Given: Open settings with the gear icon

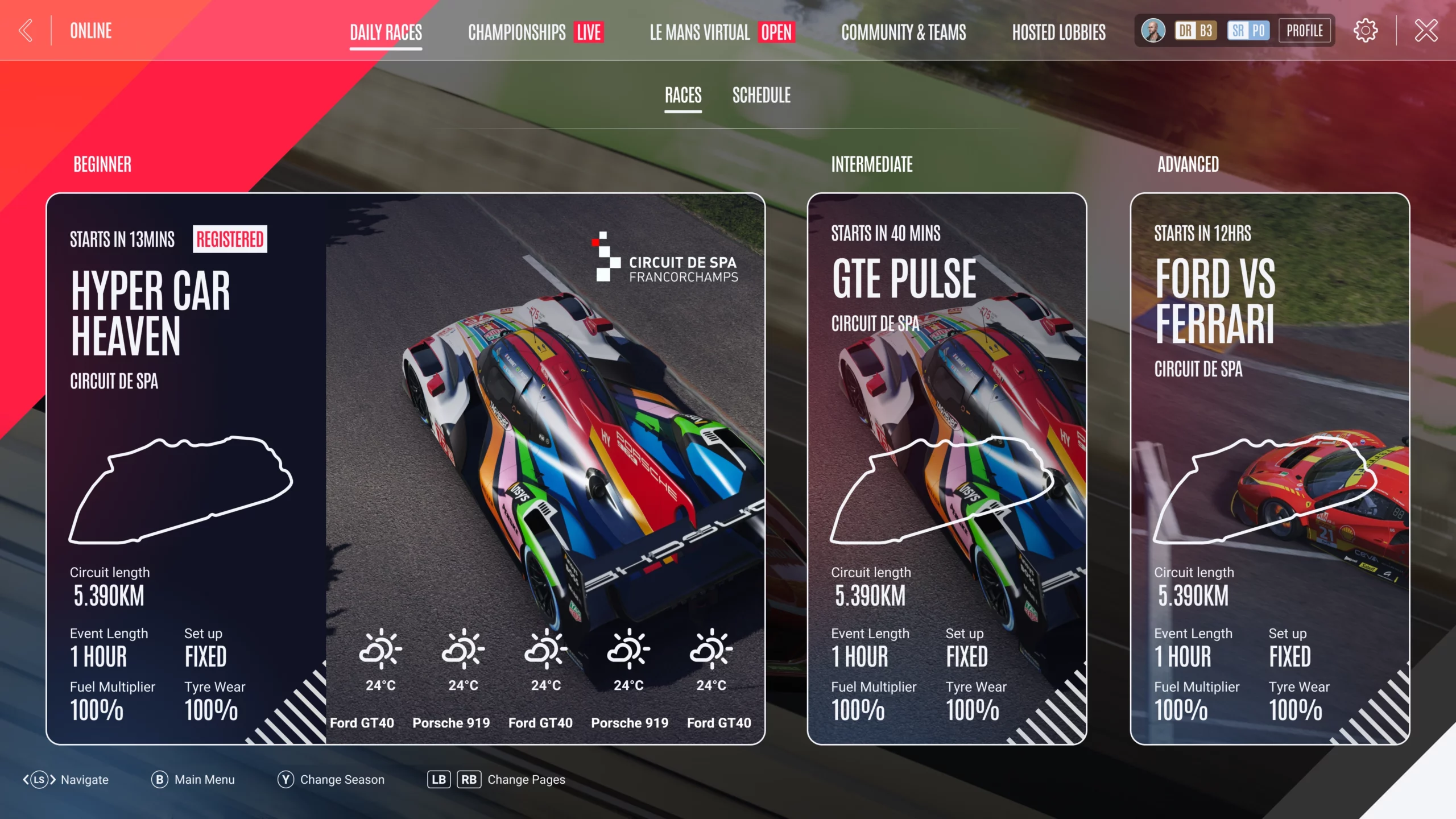Looking at the screenshot, I should (x=1365, y=31).
